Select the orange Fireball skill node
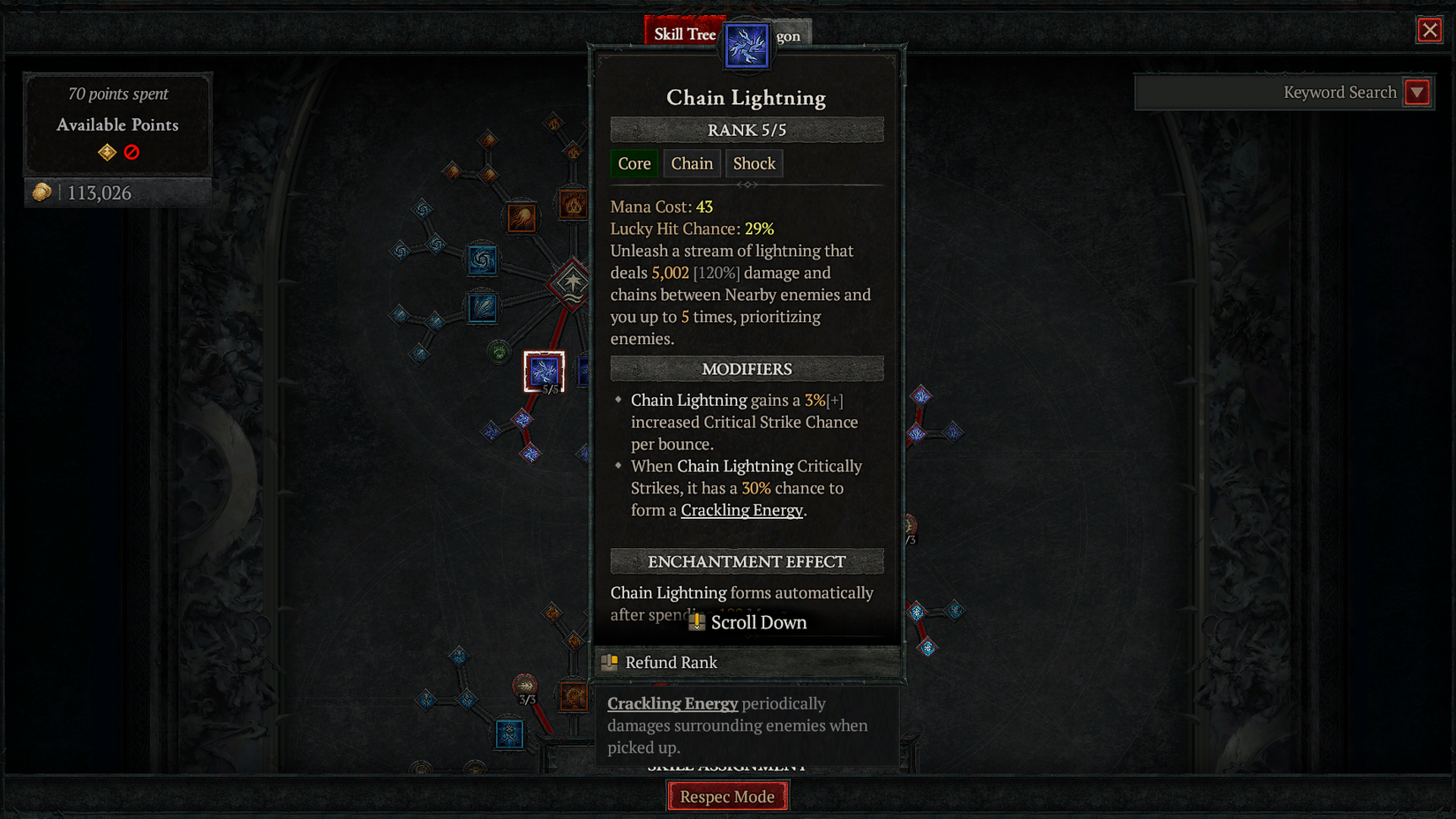Viewport: 1456px width, 819px height. point(521,216)
